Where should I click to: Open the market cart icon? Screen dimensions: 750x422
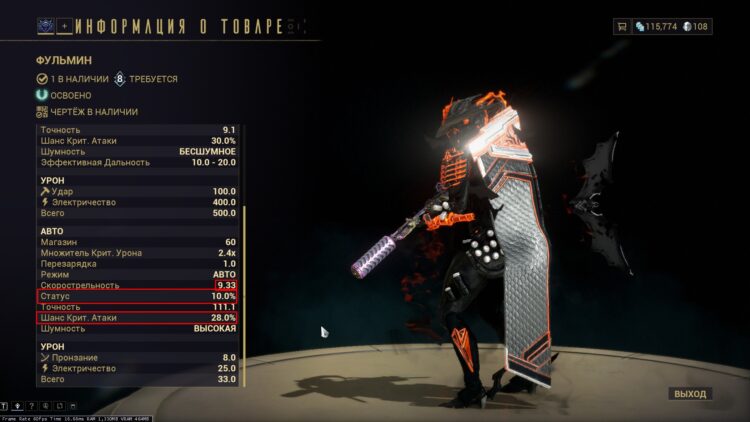click(x=623, y=26)
